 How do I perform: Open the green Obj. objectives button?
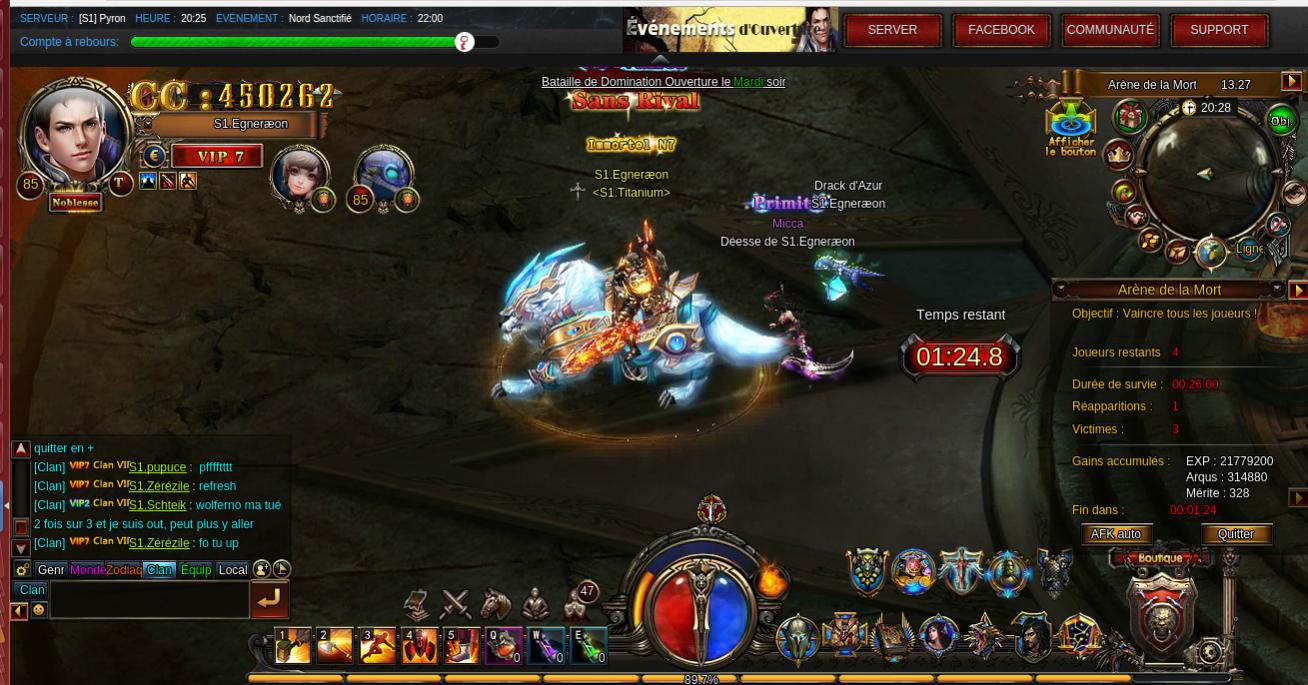(1280, 121)
